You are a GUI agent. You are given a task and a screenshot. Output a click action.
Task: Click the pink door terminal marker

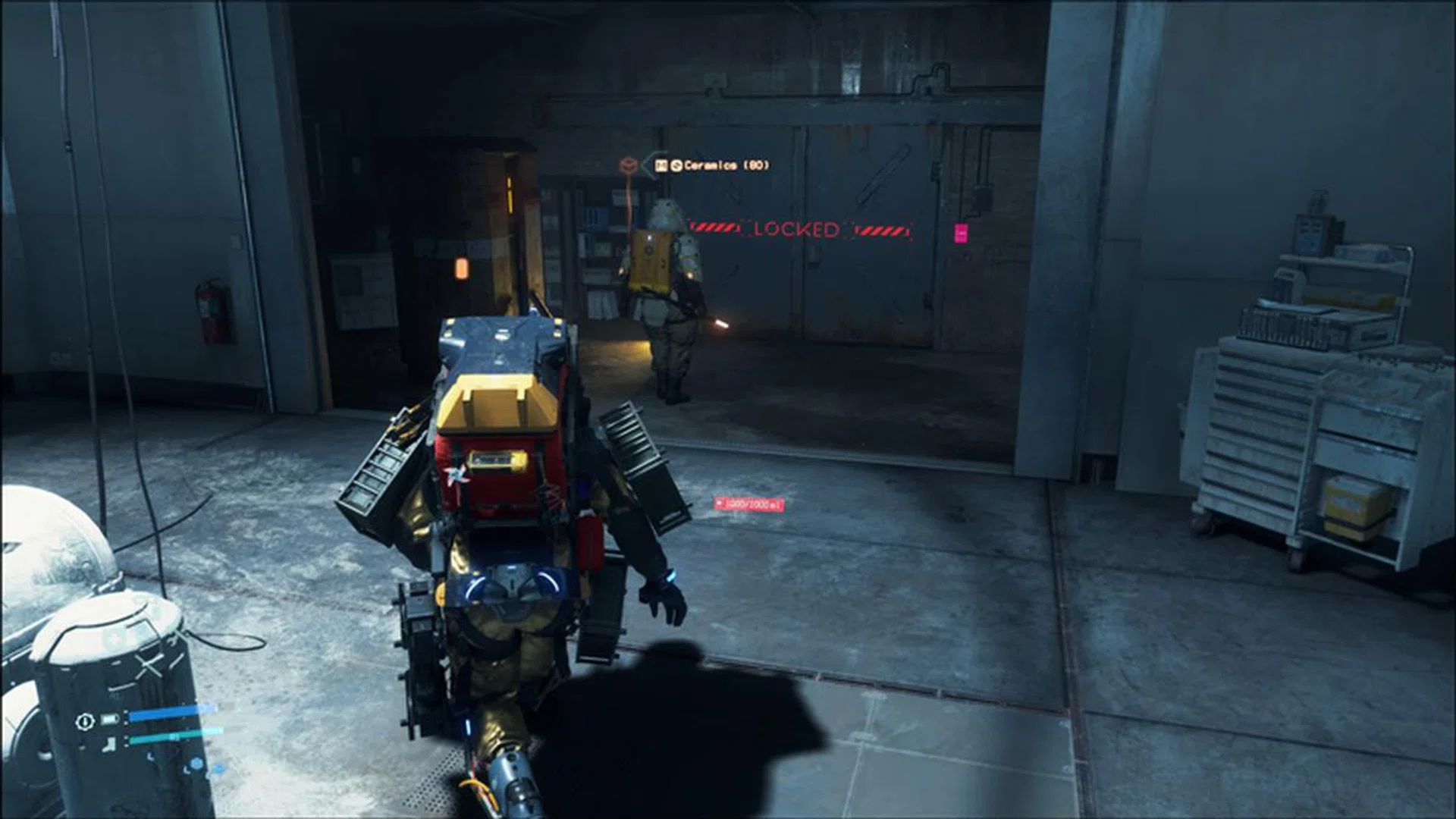point(961,233)
